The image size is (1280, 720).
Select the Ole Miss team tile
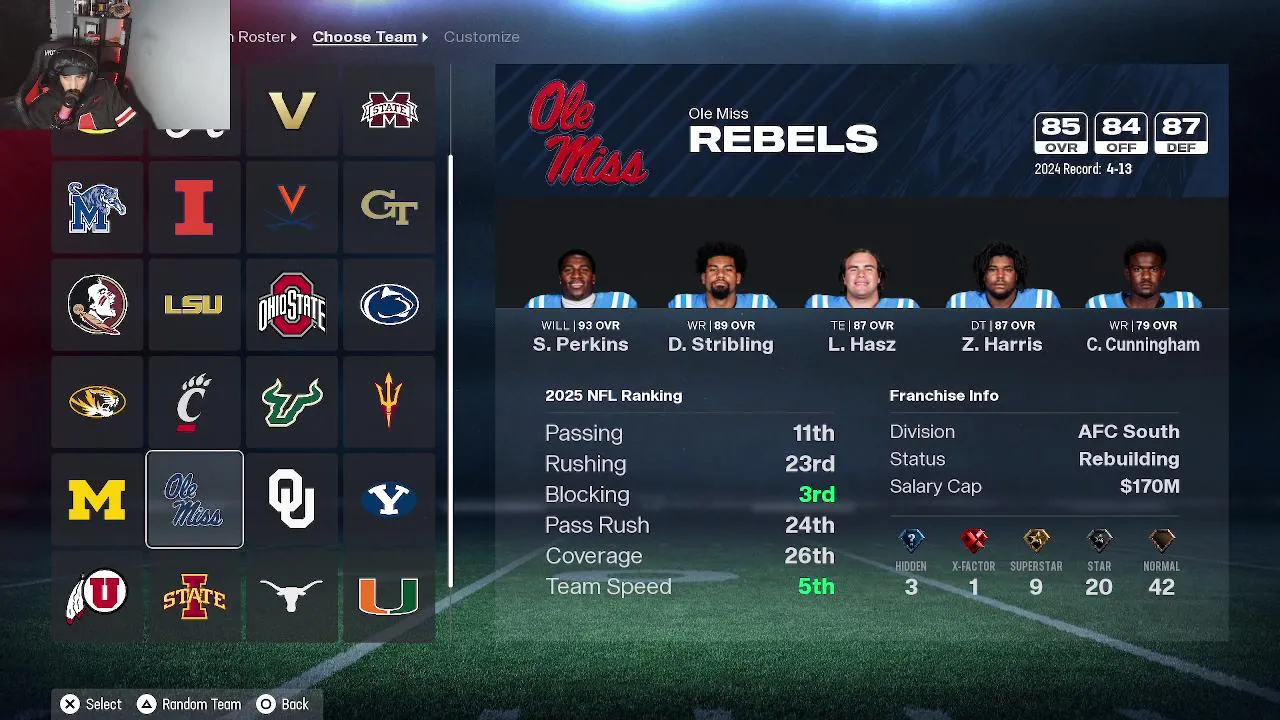pos(194,499)
